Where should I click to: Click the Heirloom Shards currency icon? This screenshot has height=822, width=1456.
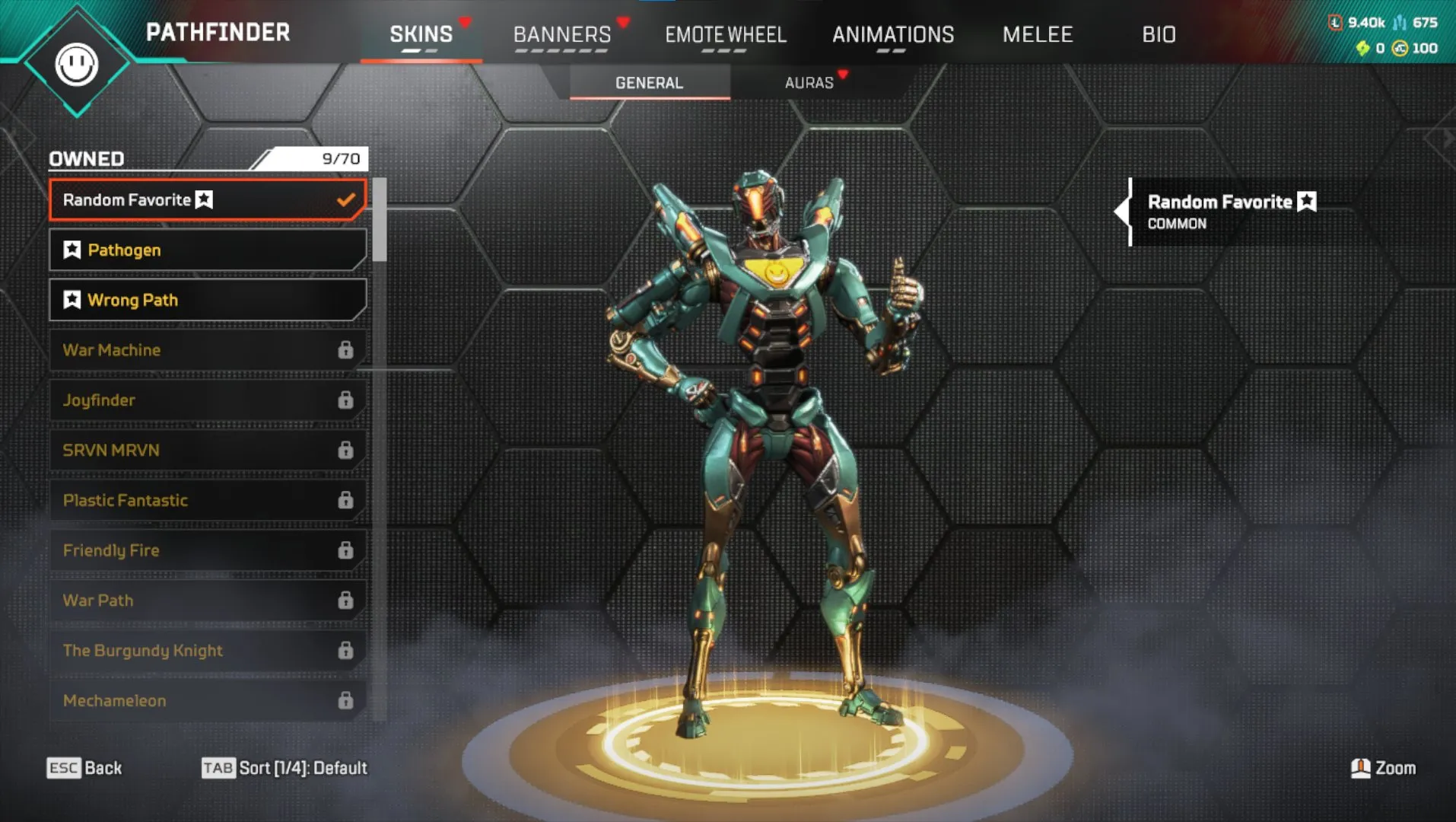coord(1365,49)
